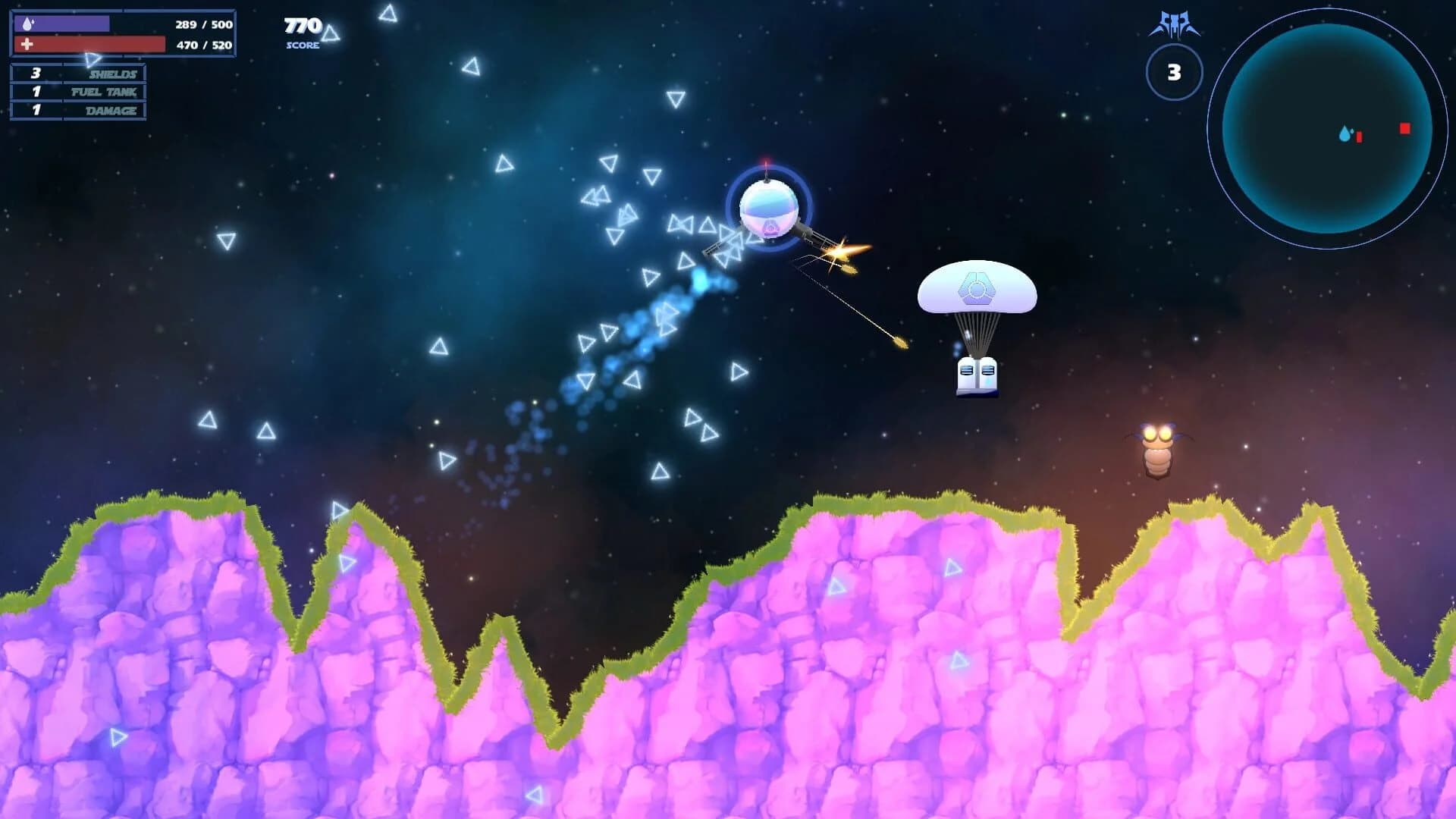1456x819 pixels.
Task: Click the water droplet fuel icon
Action: 28,25
